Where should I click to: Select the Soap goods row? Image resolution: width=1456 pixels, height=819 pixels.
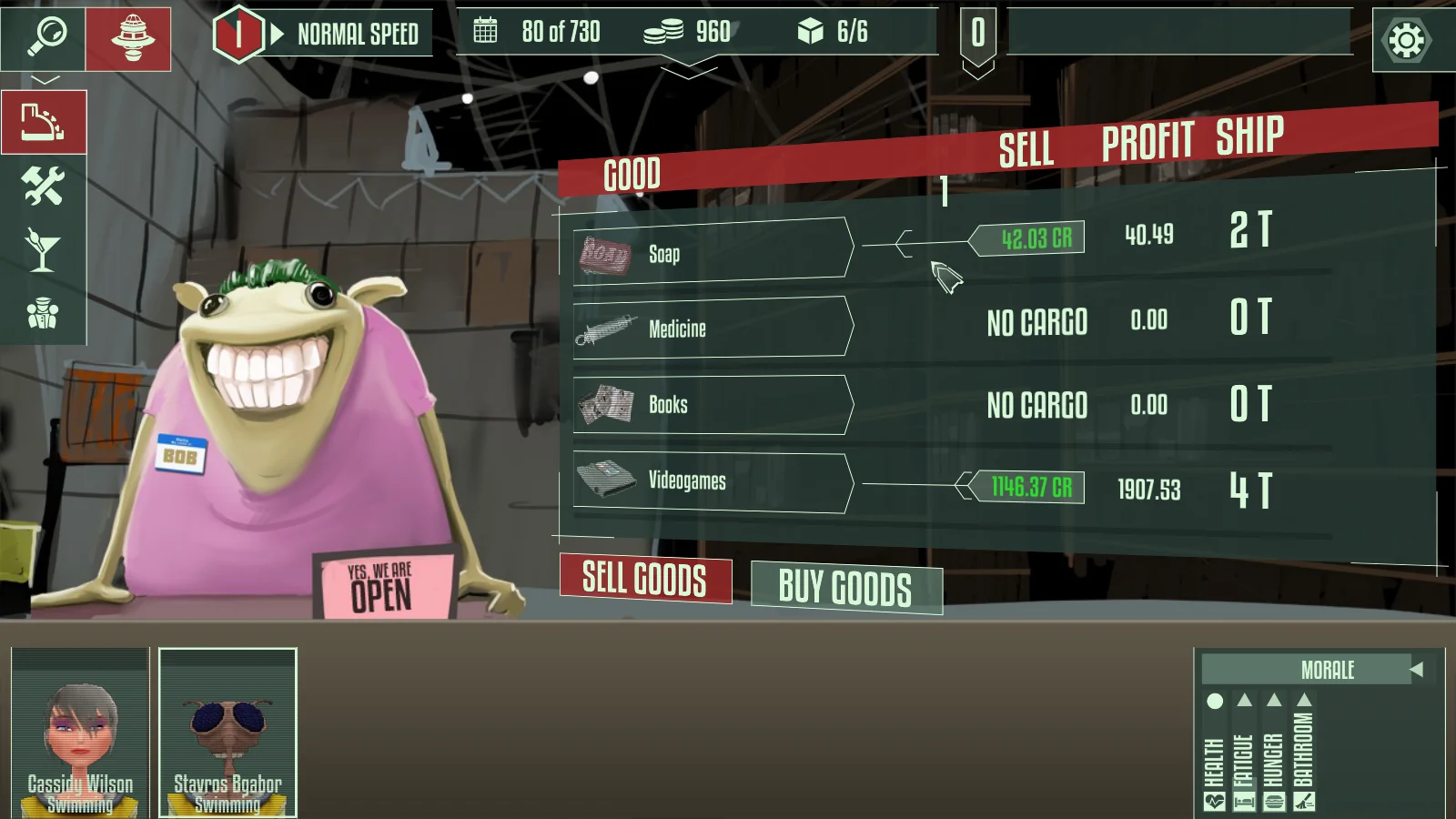click(x=713, y=248)
